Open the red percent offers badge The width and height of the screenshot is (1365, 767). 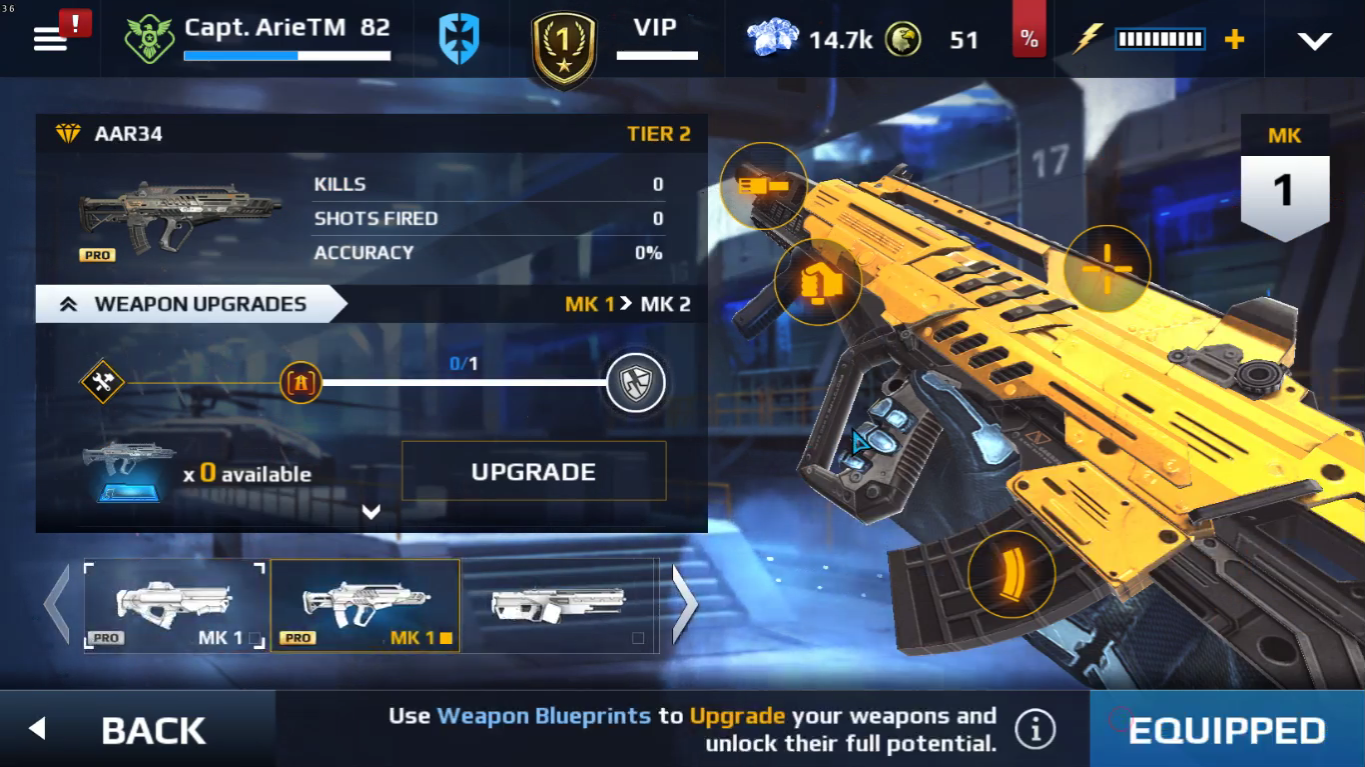(1029, 39)
